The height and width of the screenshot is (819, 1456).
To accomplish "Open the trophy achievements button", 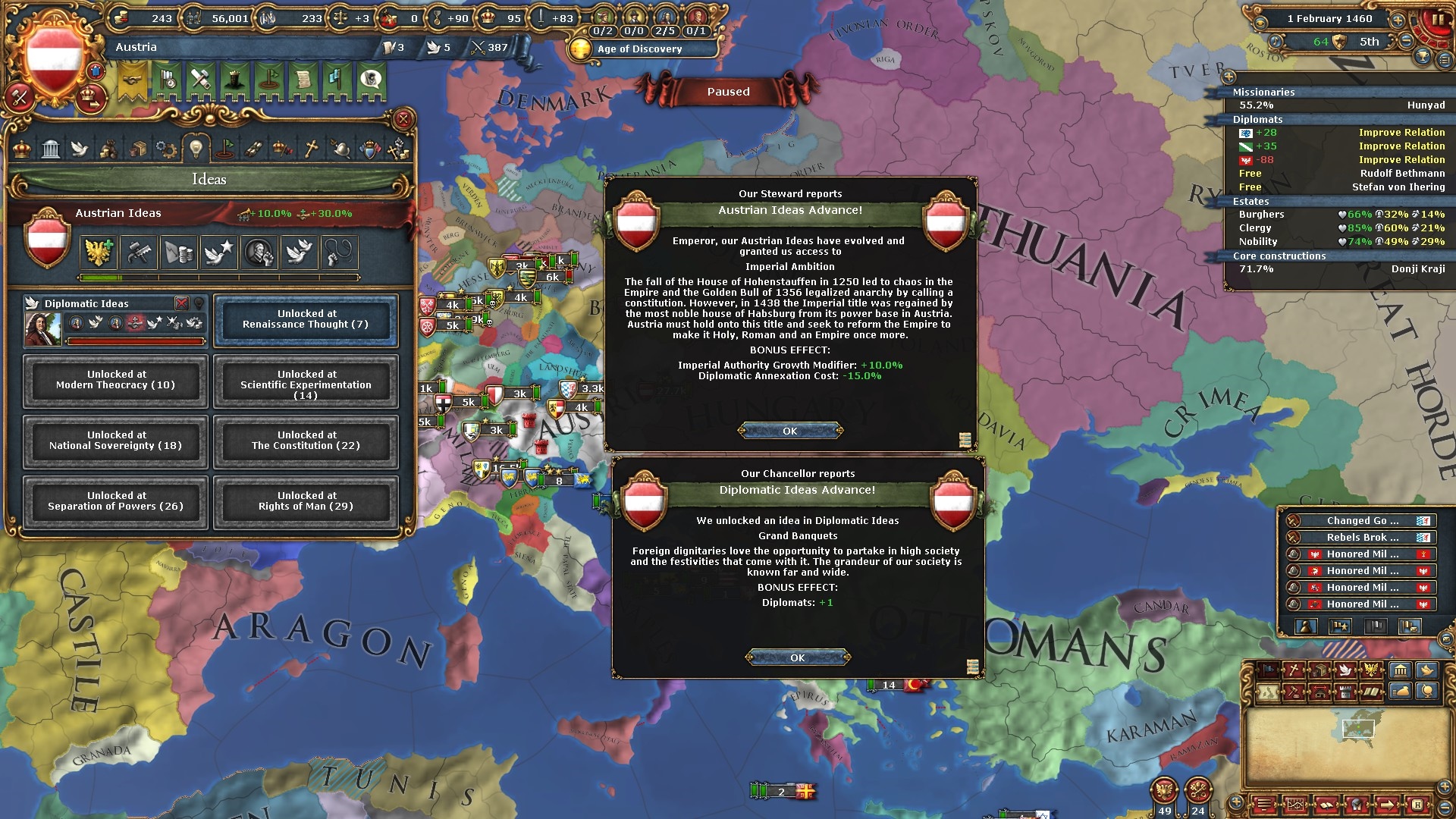I will coord(1423,57).
